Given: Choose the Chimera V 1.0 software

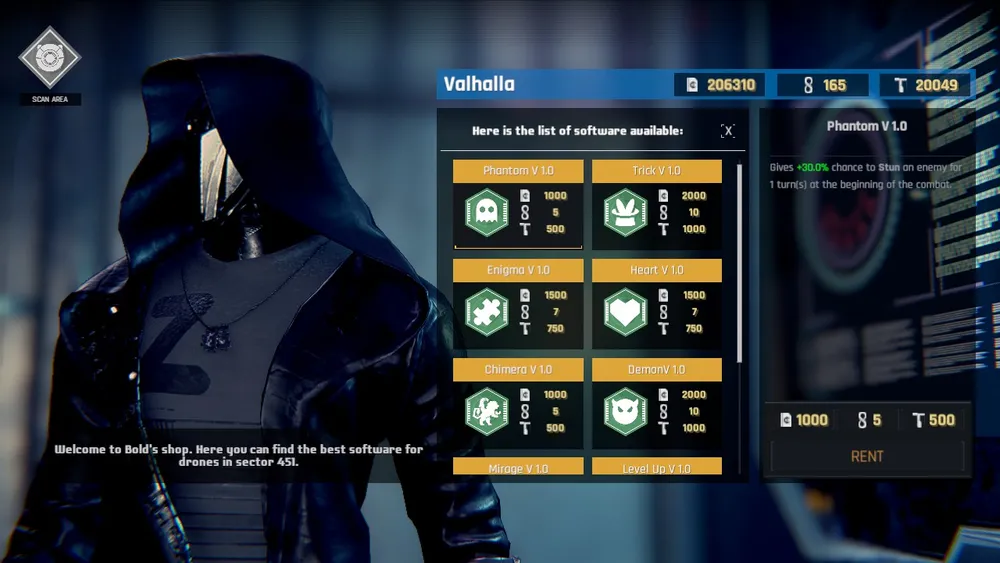Looking at the screenshot, I should (518, 403).
